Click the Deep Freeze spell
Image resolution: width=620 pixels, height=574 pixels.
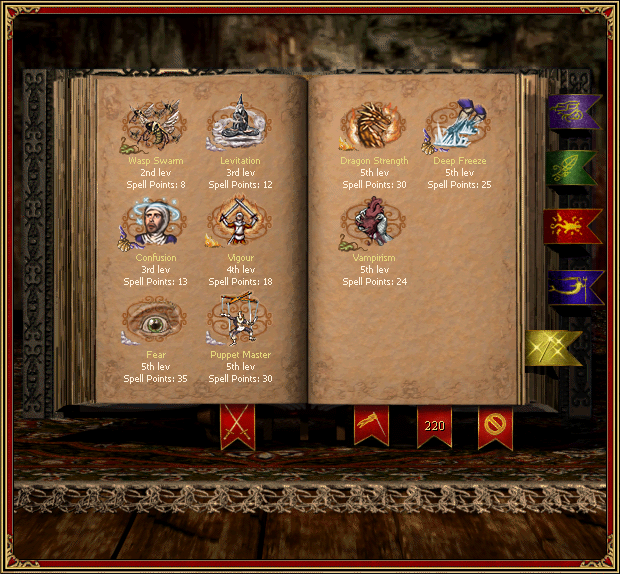point(459,125)
